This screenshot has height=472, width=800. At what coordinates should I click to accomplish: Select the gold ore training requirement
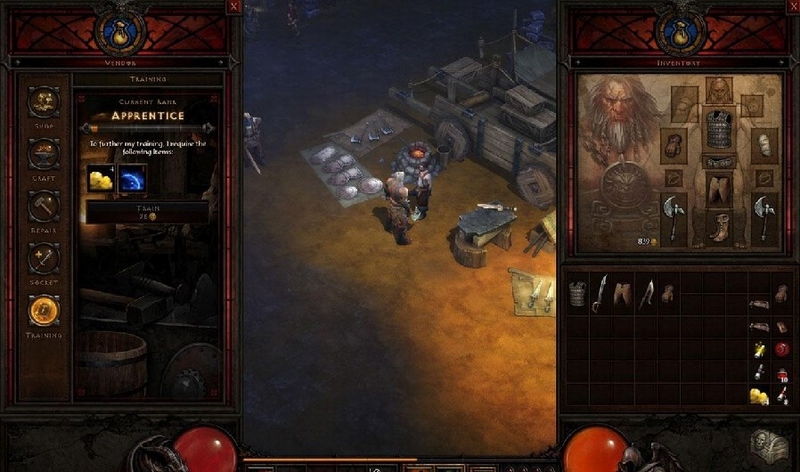click(101, 179)
